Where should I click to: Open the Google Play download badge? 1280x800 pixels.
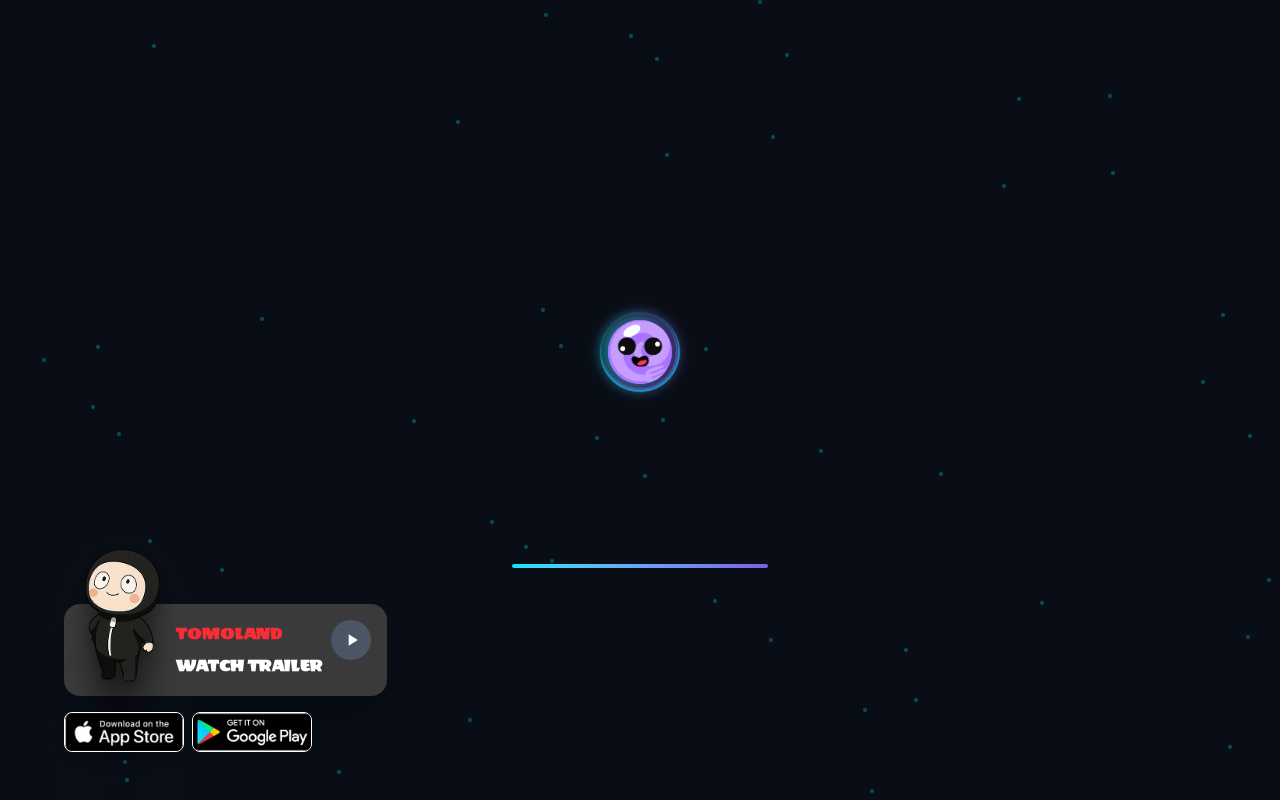coord(252,732)
